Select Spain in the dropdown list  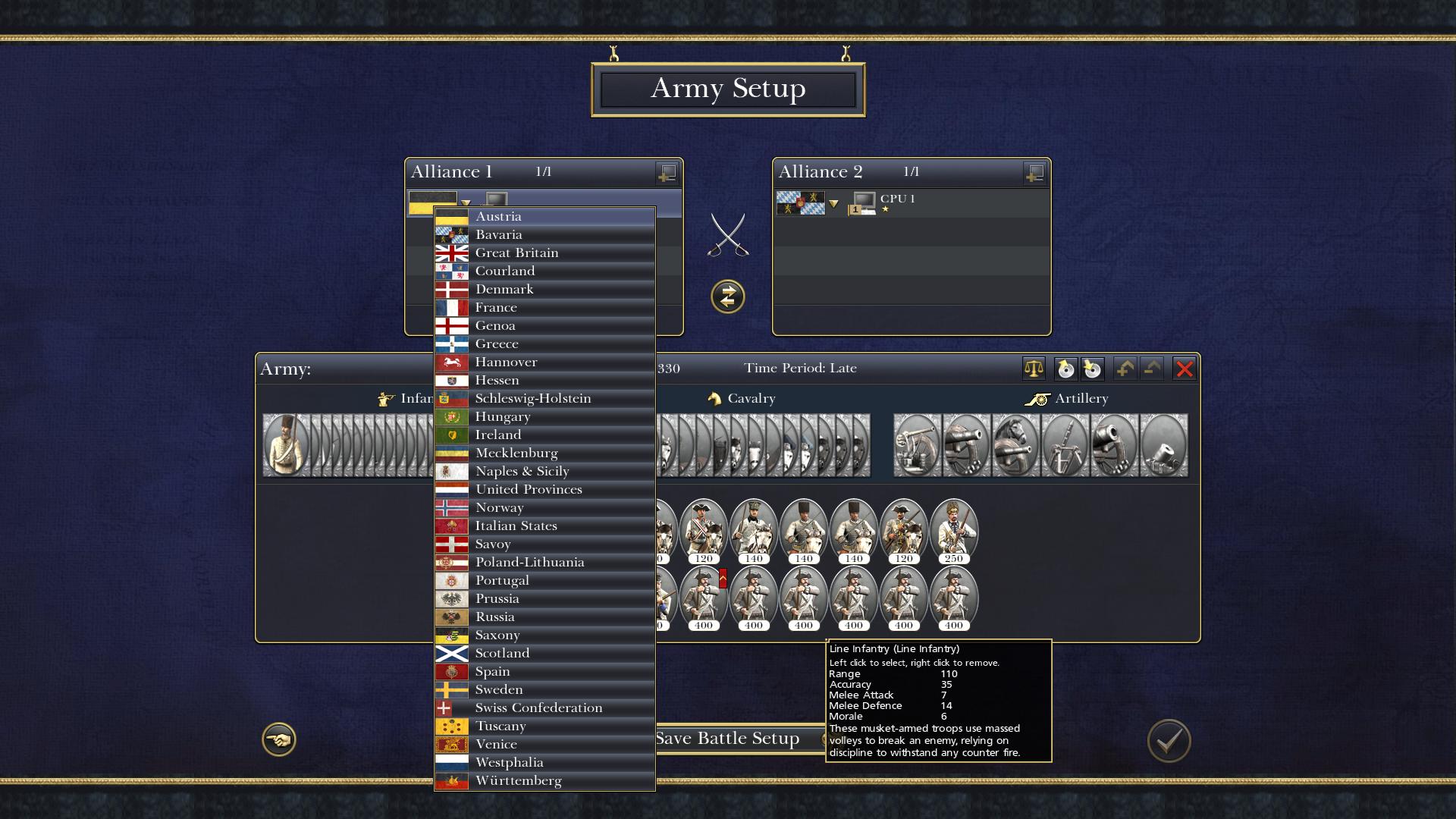[x=544, y=672]
